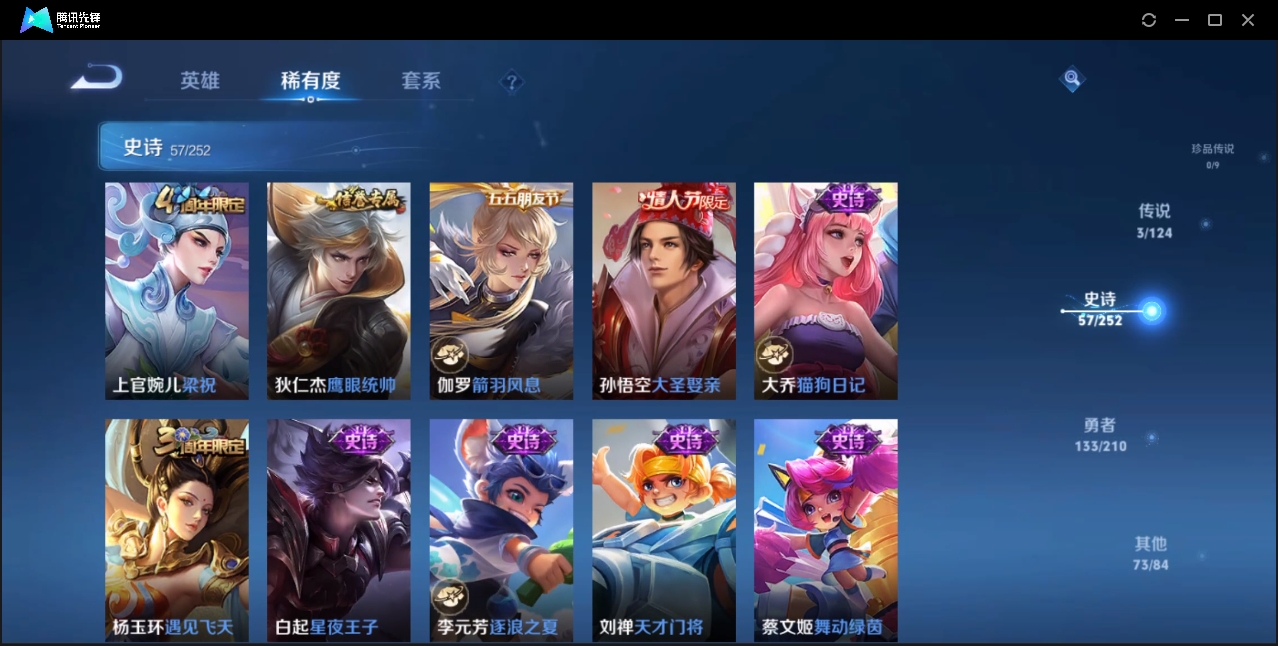The image size is (1278, 646).
Task: Click the magnifier search icon
Action: coord(1071,78)
